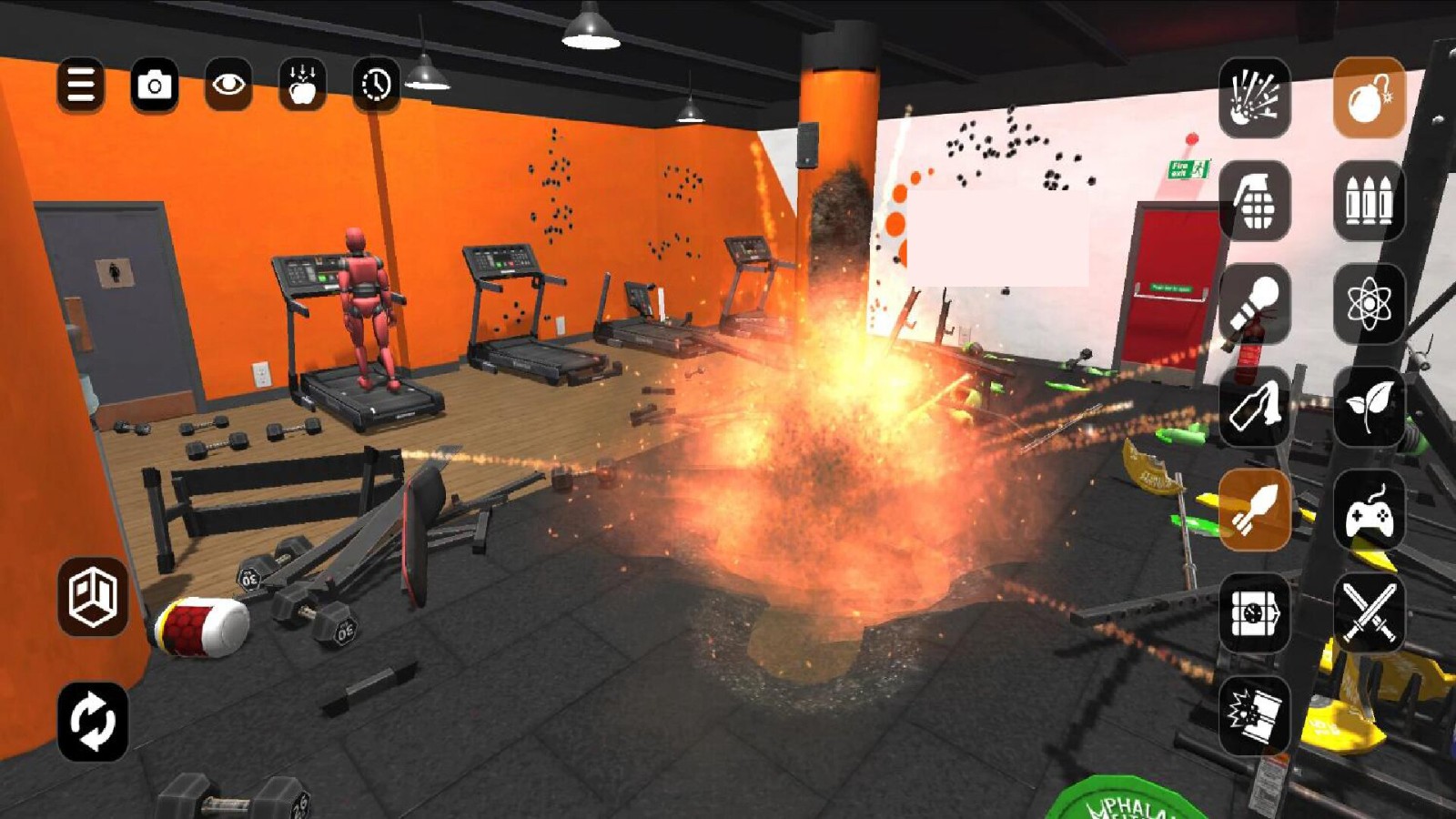The image size is (1456, 819).
Task: Select the highlighted rocket missile weapon
Action: pos(1254,511)
